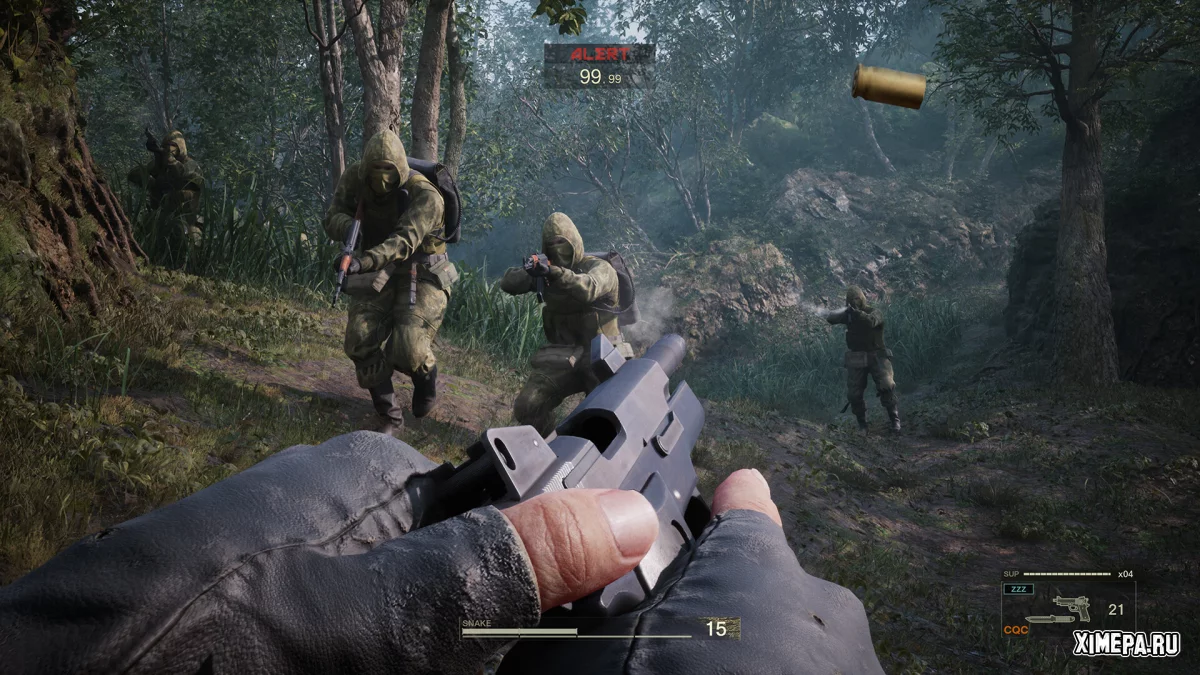The image size is (1200, 675).
Task: Select the knife icon in the weapon panel
Action: (1048, 619)
